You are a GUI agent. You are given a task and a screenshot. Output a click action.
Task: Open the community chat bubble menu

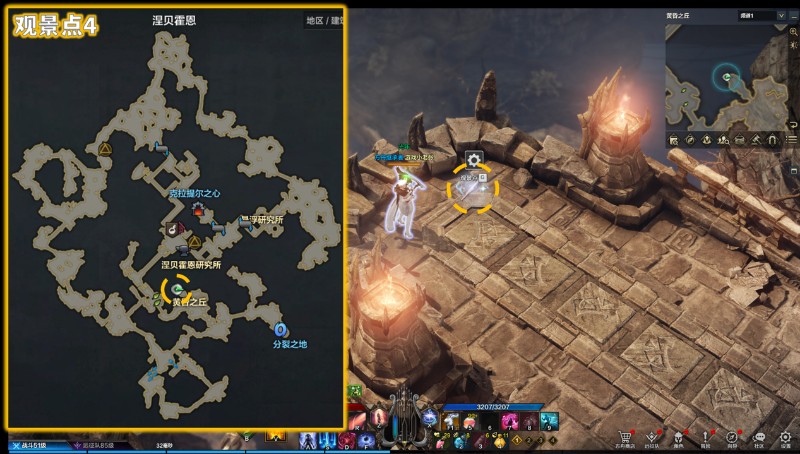point(758,436)
